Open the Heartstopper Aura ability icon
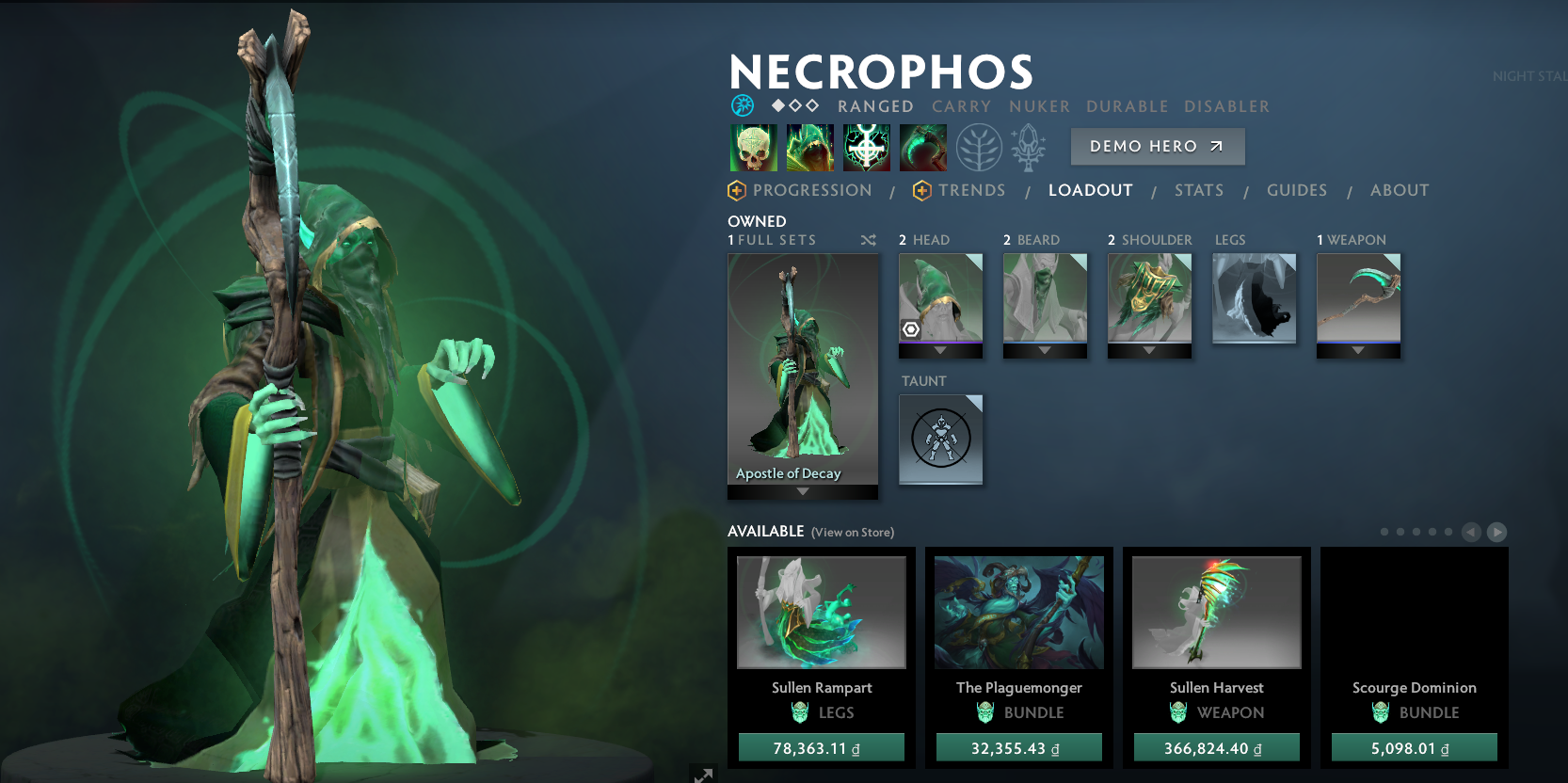Image resolution: width=1568 pixels, height=783 pixels. pyautogui.click(x=867, y=148)
